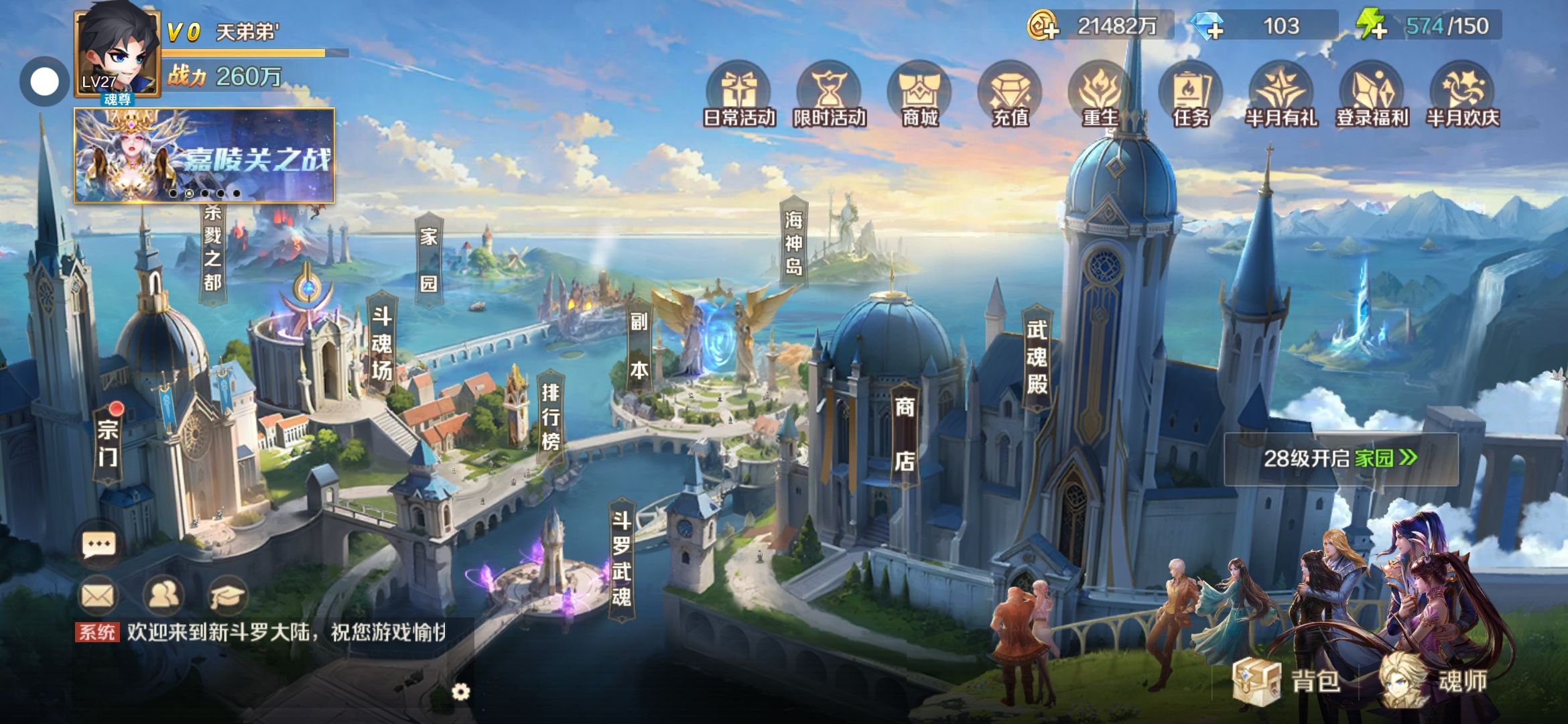Open the 半月欢庆 celebration event
This screenshot has height=724, width=1568.
(1462, 95)
